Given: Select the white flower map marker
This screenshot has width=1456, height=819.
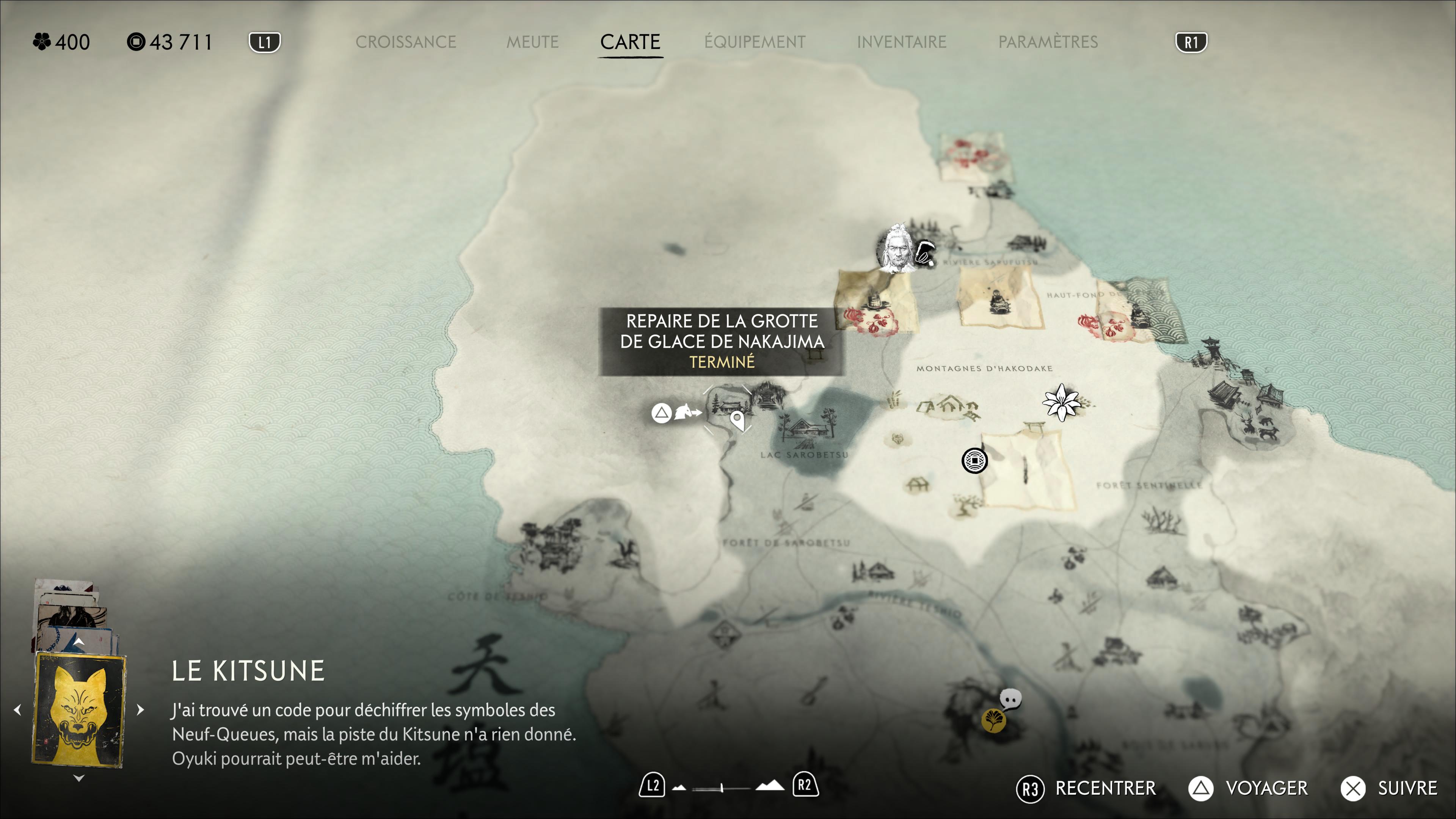Looking at the screenshot, I should pyautogui.click(x=1061, y=402).
